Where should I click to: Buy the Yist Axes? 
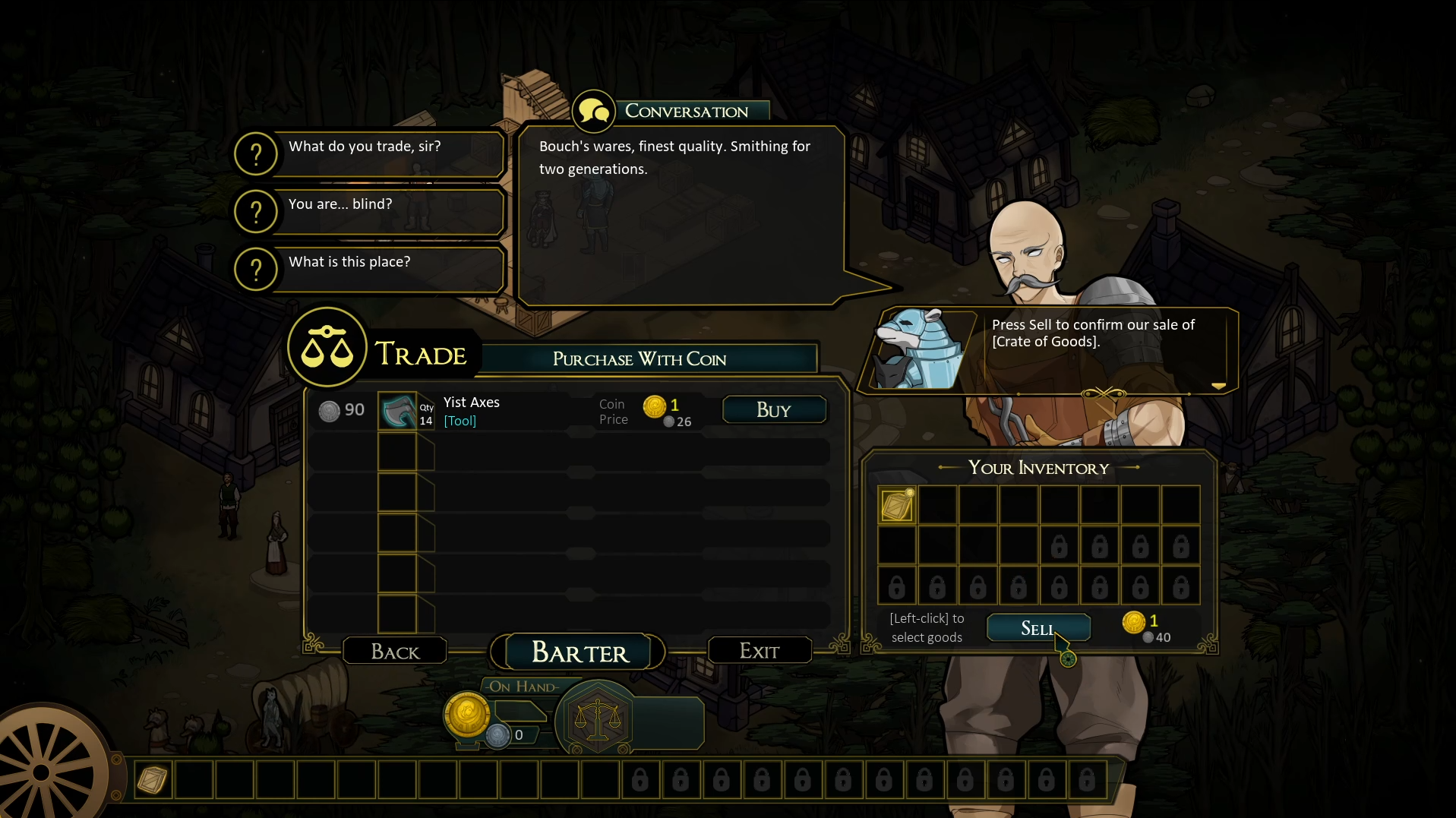[x=773, y=410]
